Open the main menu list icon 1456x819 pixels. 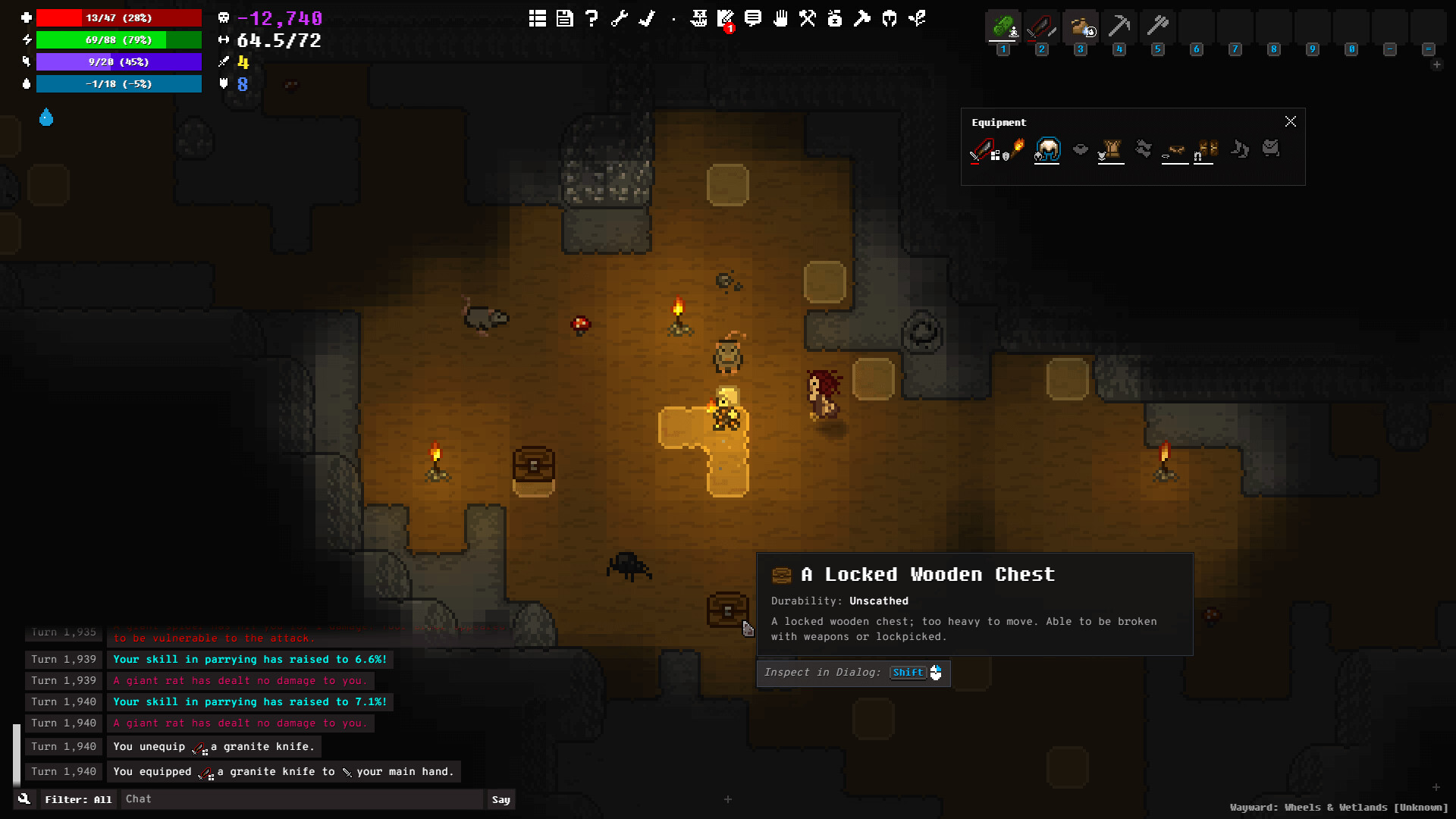coord(537,19)
